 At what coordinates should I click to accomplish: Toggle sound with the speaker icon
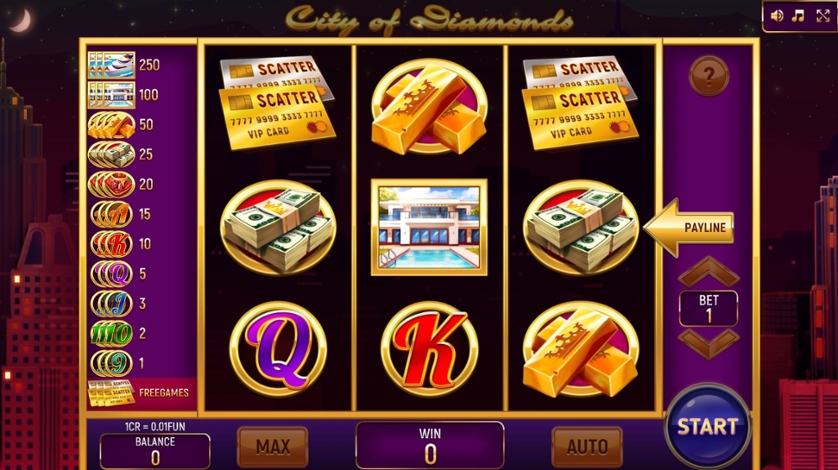pos(777,16)
